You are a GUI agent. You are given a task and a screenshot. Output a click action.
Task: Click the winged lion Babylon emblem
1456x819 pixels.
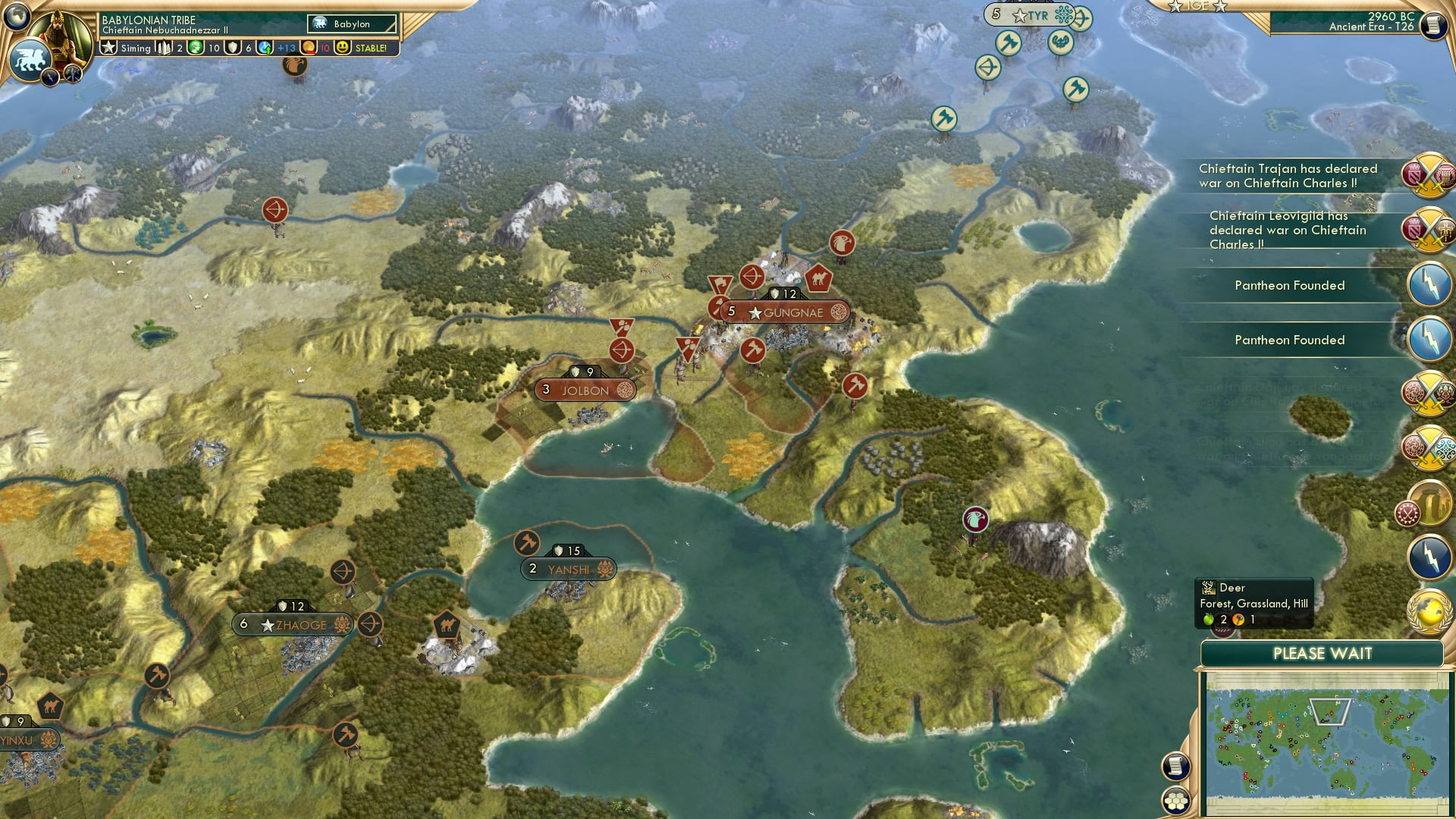30,58
